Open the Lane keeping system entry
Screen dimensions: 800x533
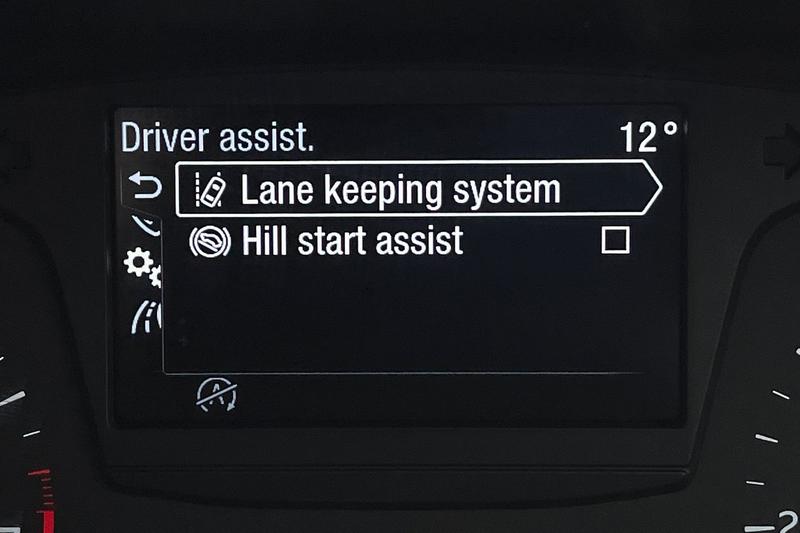coord(400,189)
